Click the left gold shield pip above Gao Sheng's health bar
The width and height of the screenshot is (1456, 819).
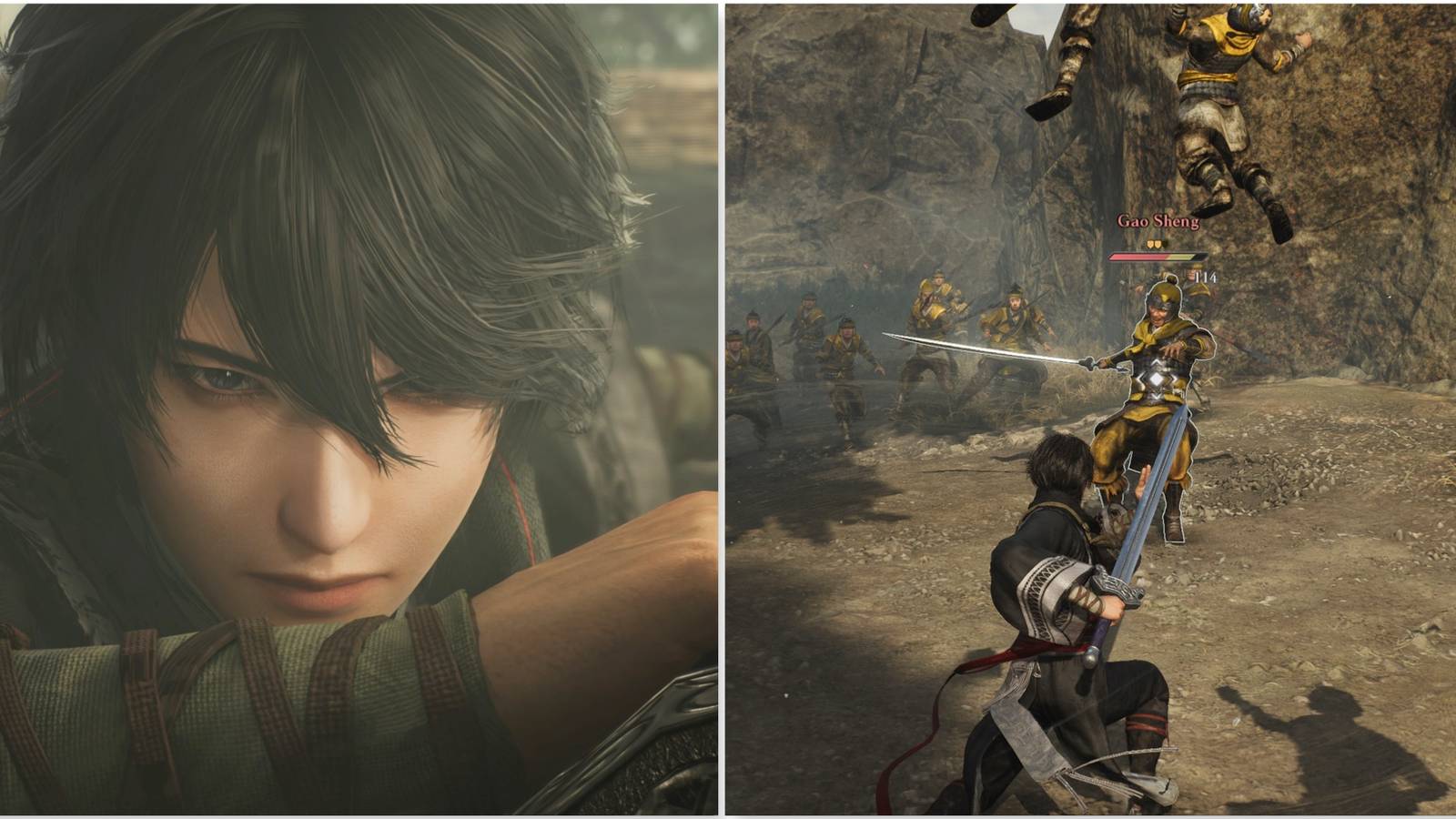(1149, 244)
